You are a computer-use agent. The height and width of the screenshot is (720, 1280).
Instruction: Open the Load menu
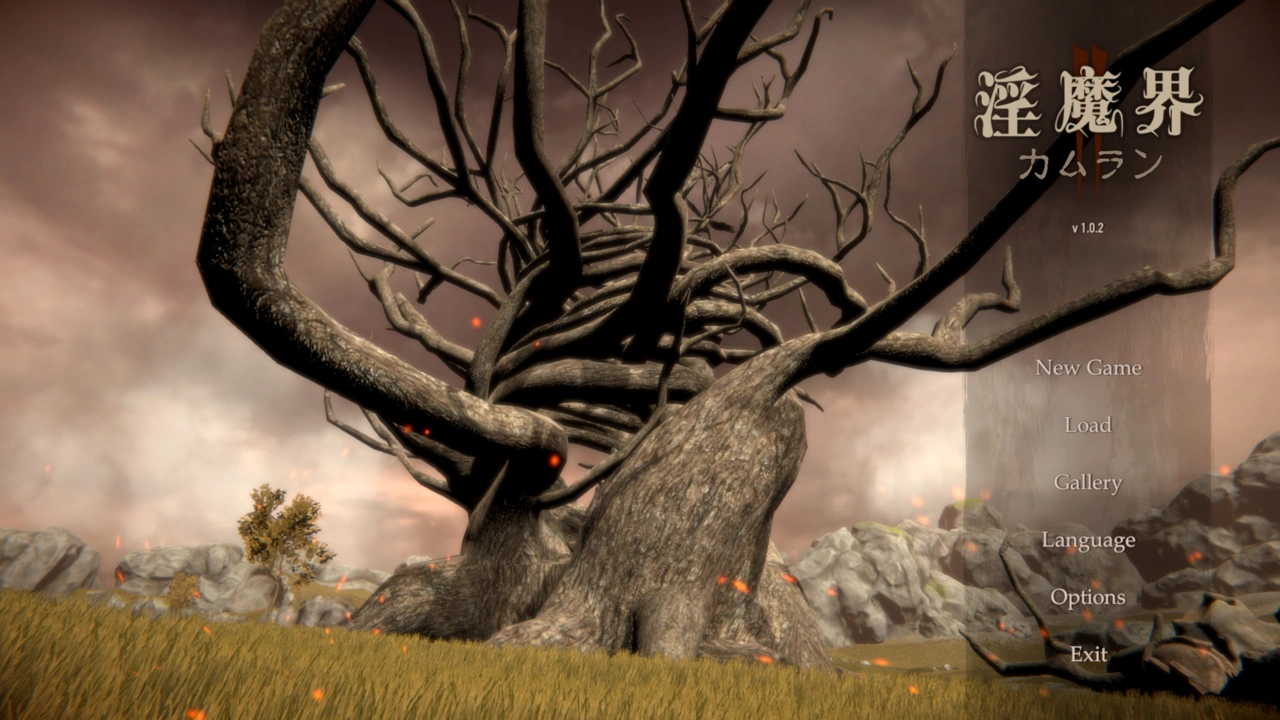click(x=1088, y=425)
